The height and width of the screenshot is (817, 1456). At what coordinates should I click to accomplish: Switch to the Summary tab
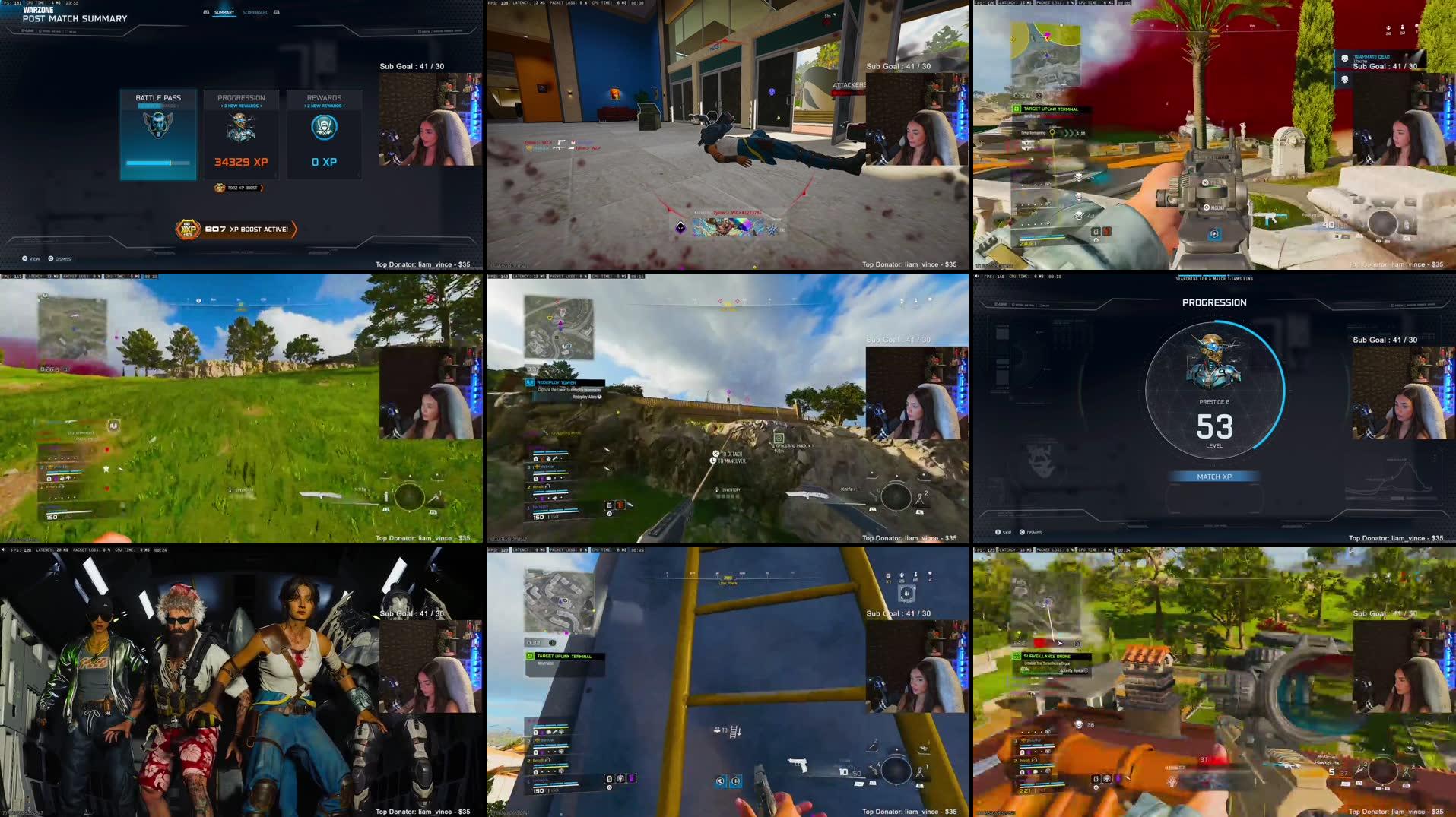pos(224,11)
